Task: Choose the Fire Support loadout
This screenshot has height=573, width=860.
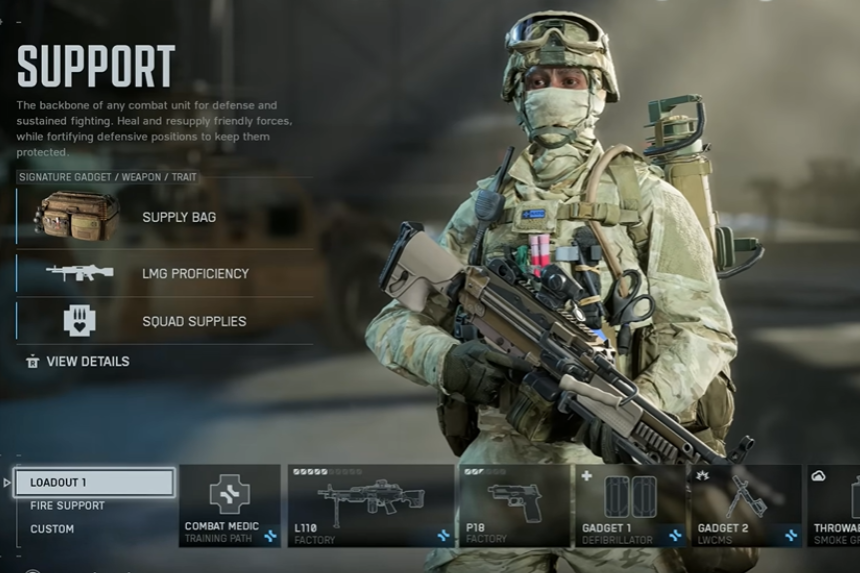Action: tap(67, 506)
